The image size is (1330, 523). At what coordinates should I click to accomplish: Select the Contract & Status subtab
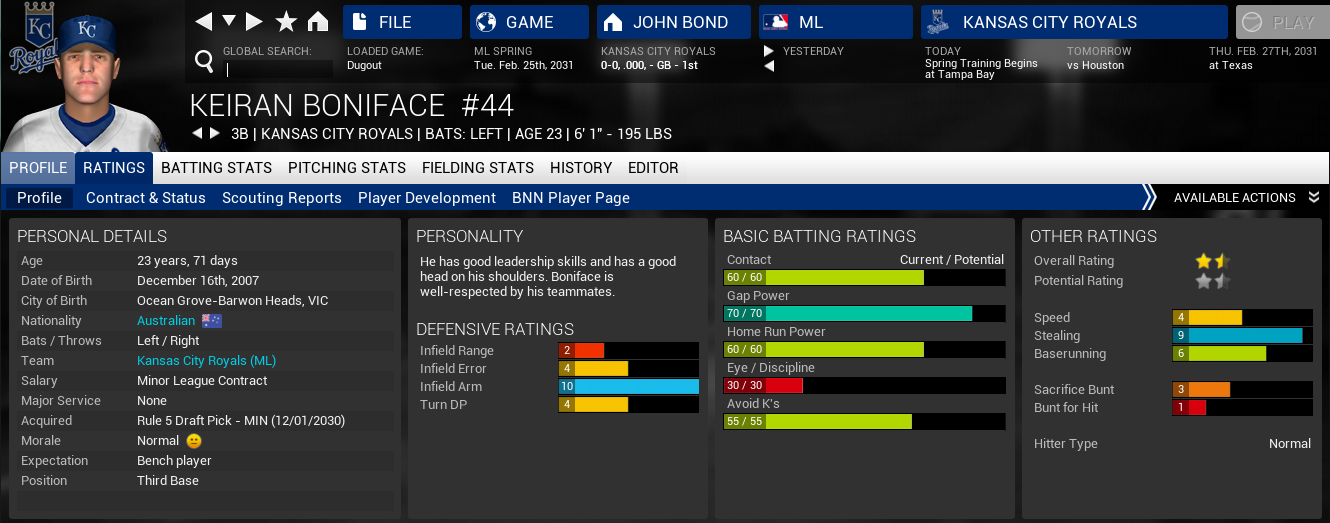click(x=146, y=198)
